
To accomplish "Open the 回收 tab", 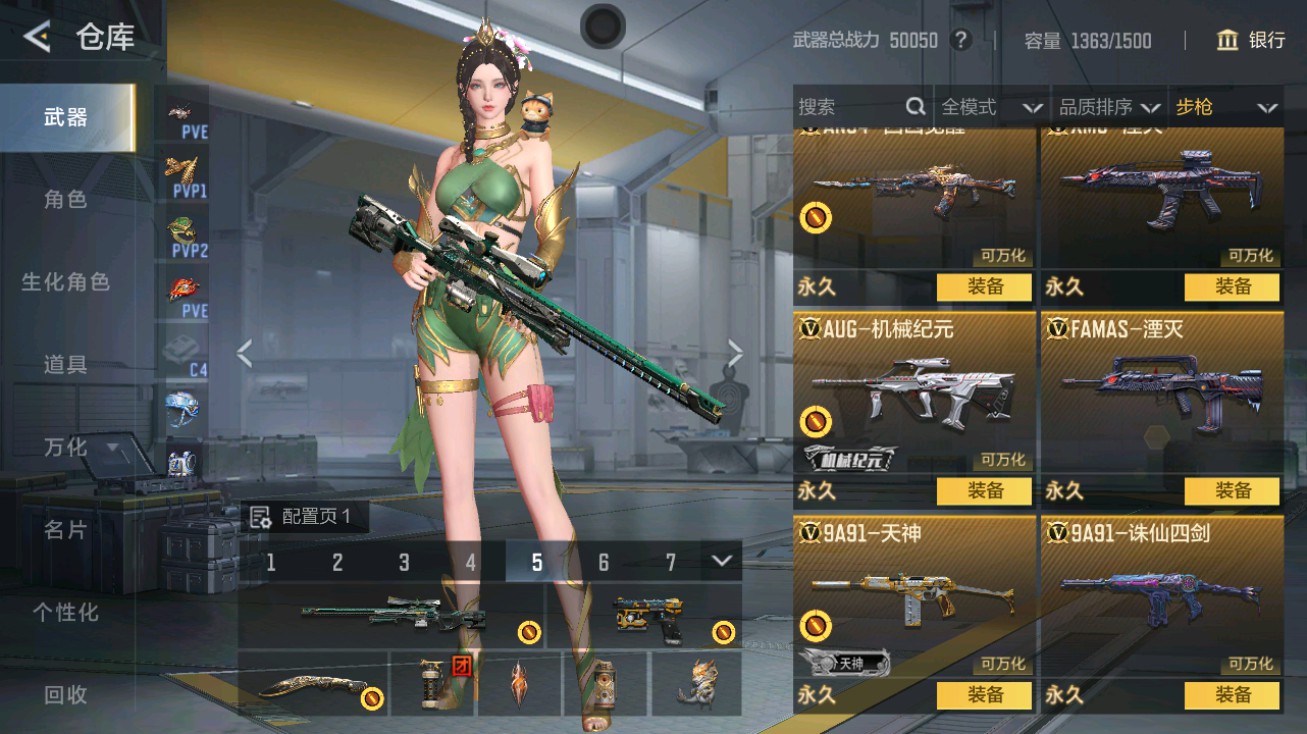I will pyautogui.click(x=66, y=694).
